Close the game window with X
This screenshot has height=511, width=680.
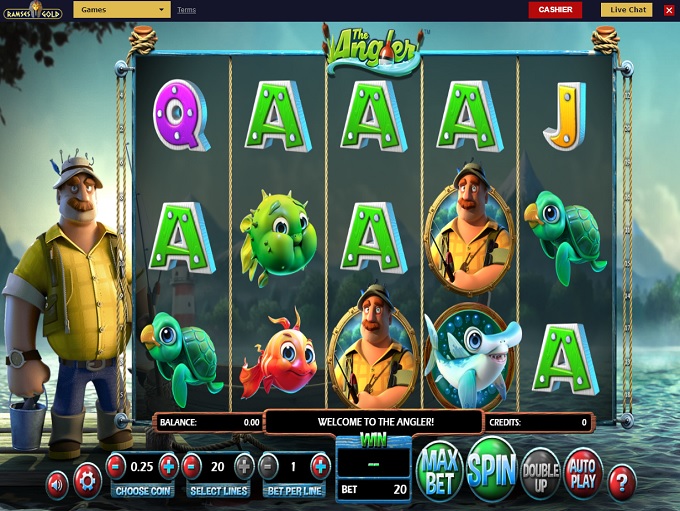pos(669,10)
